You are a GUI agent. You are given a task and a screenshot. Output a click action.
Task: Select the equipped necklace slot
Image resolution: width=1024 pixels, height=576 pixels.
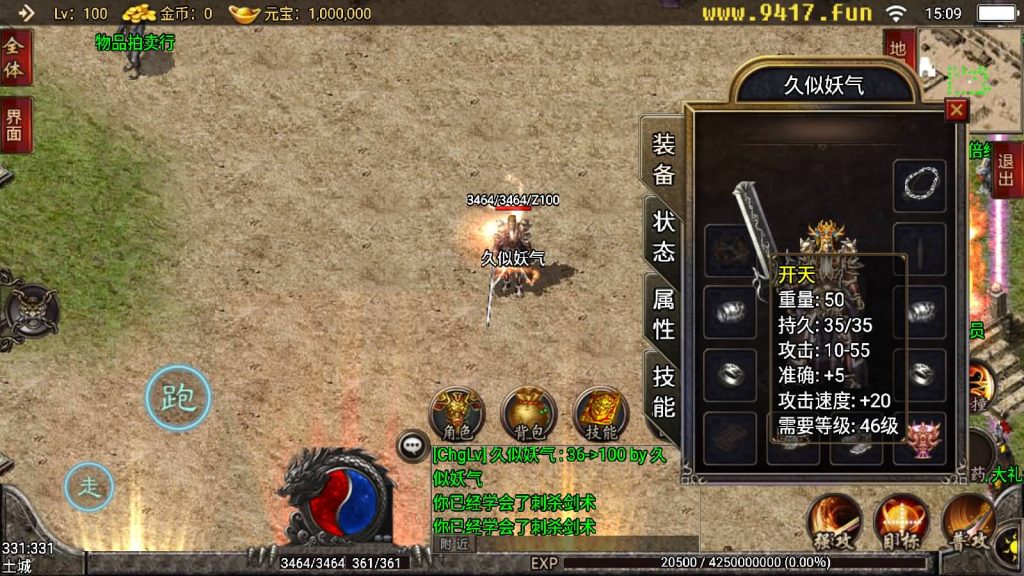919,185
